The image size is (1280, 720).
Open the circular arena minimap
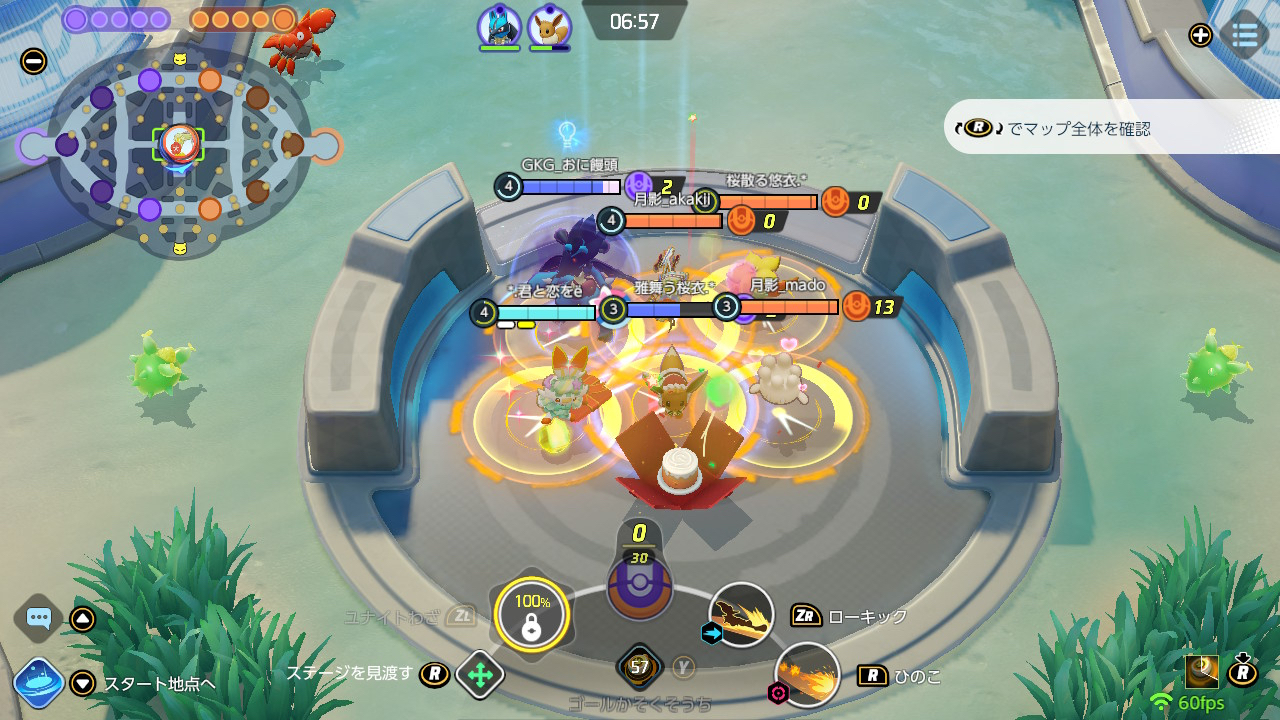180,146
